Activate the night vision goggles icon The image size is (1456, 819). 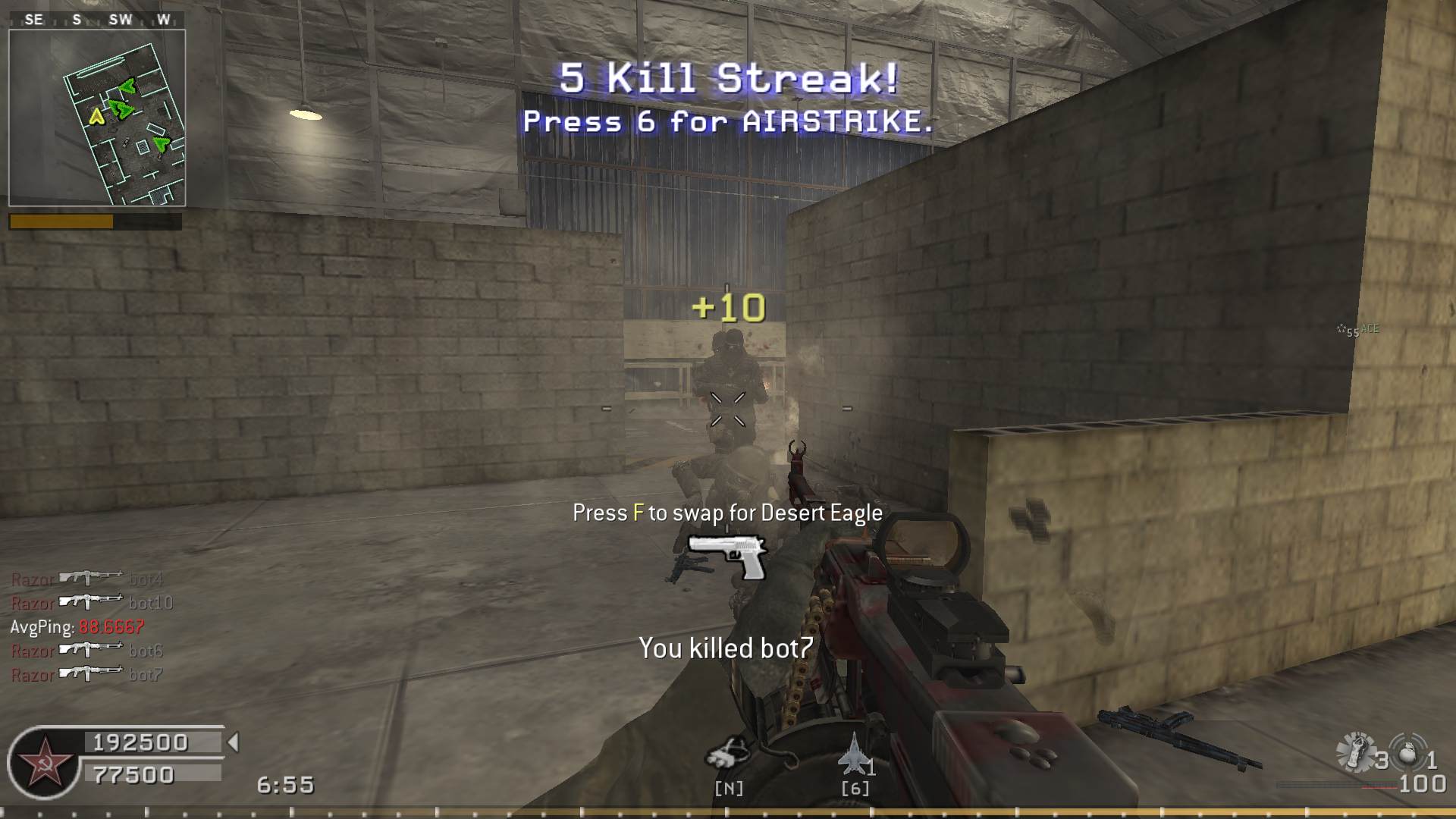coord(727,752)
